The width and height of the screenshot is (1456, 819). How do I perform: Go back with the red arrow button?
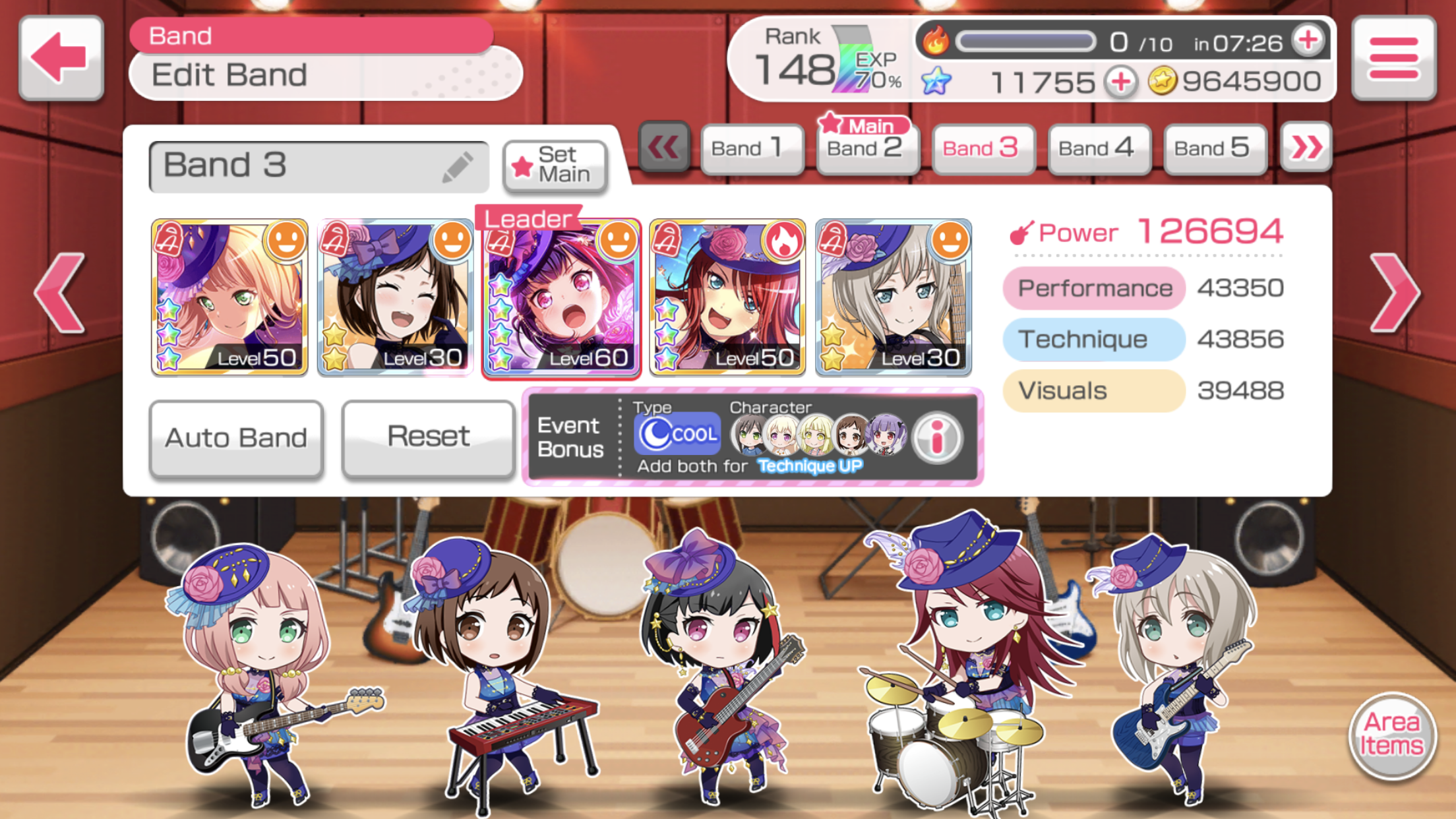[x=61, y=58]
